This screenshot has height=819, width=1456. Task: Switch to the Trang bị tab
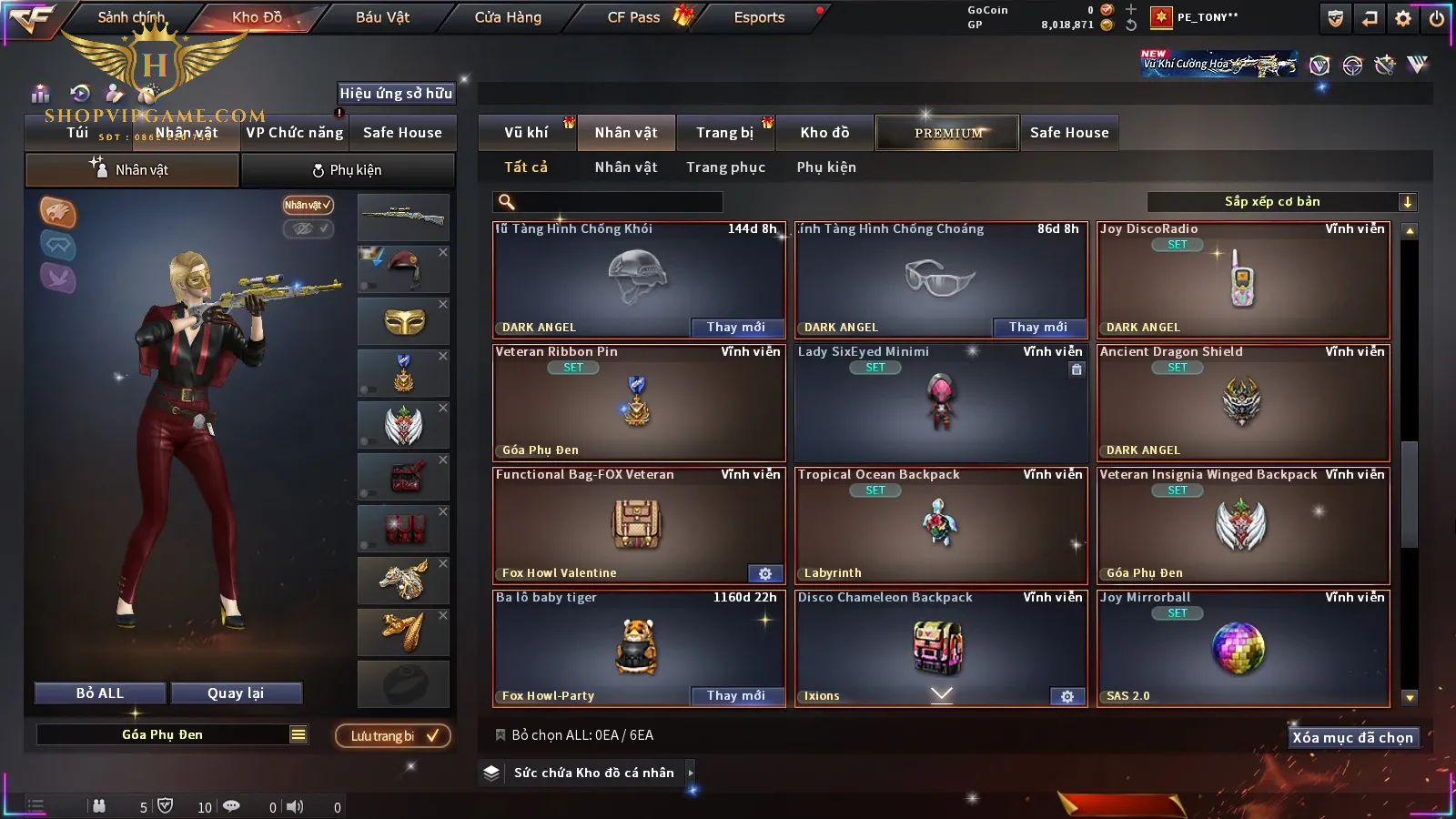[x=724, y=133]
